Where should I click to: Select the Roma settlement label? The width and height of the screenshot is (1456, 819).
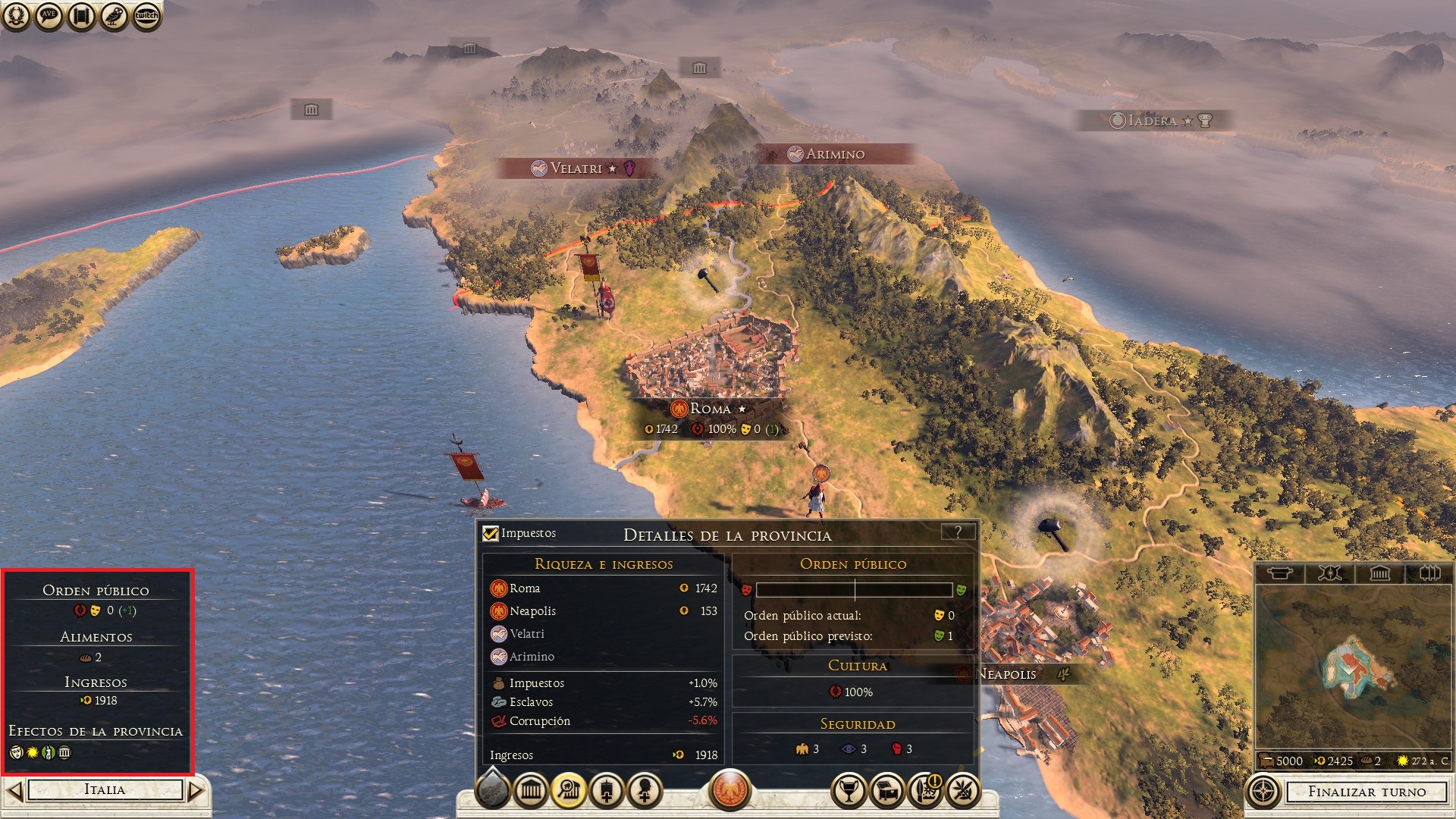pos(710,409)
